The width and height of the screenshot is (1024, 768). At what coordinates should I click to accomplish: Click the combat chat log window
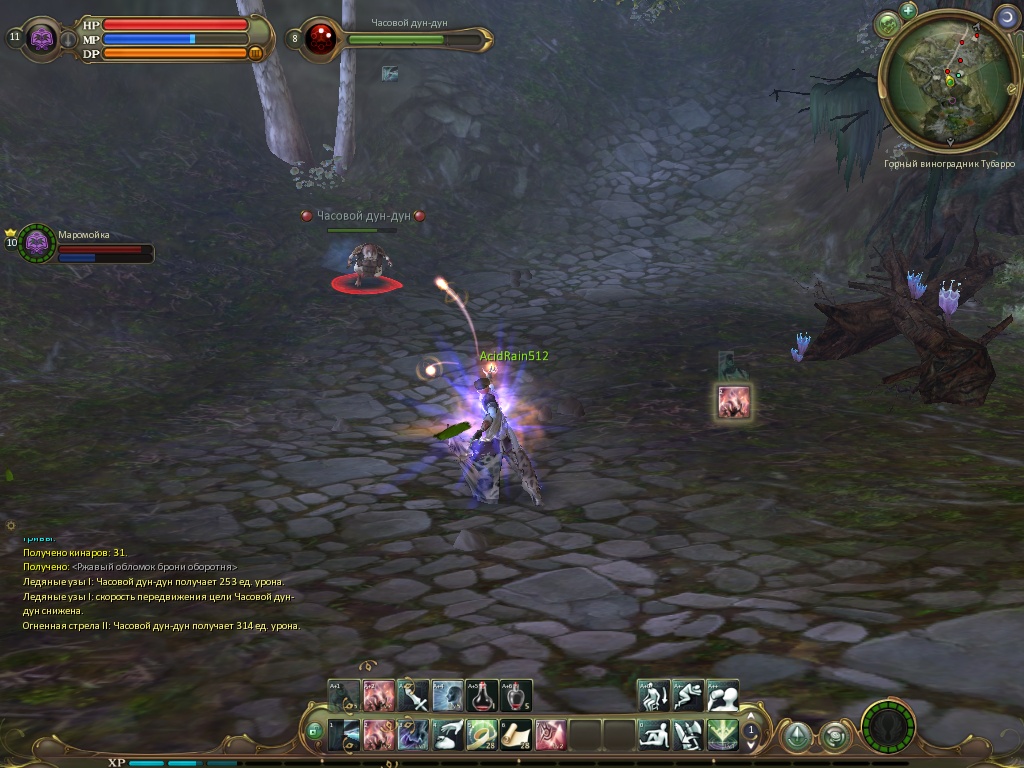(x=160, y=588)
